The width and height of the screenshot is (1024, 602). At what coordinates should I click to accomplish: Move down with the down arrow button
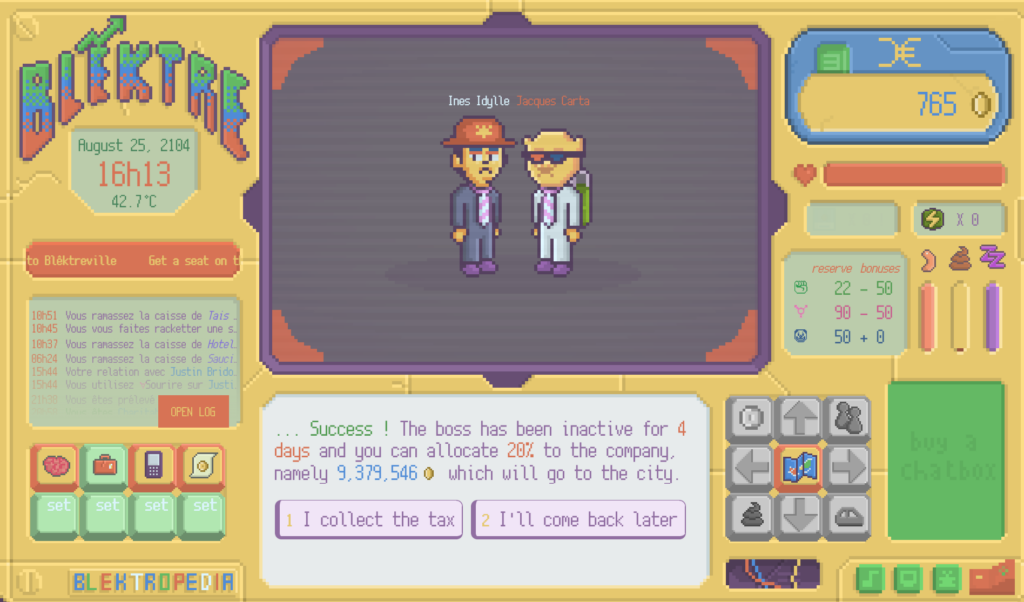[799, 514]
